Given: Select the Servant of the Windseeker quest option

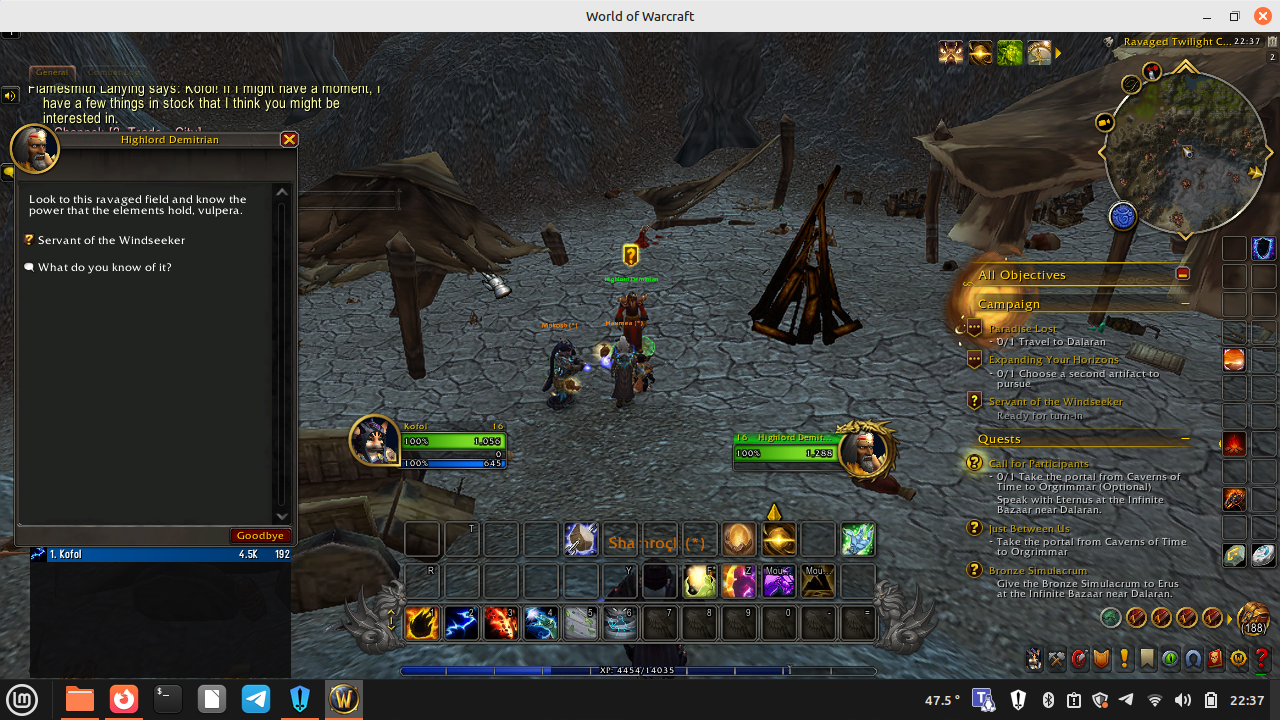Looking at the screenshot, I should [x=111, y=240].
